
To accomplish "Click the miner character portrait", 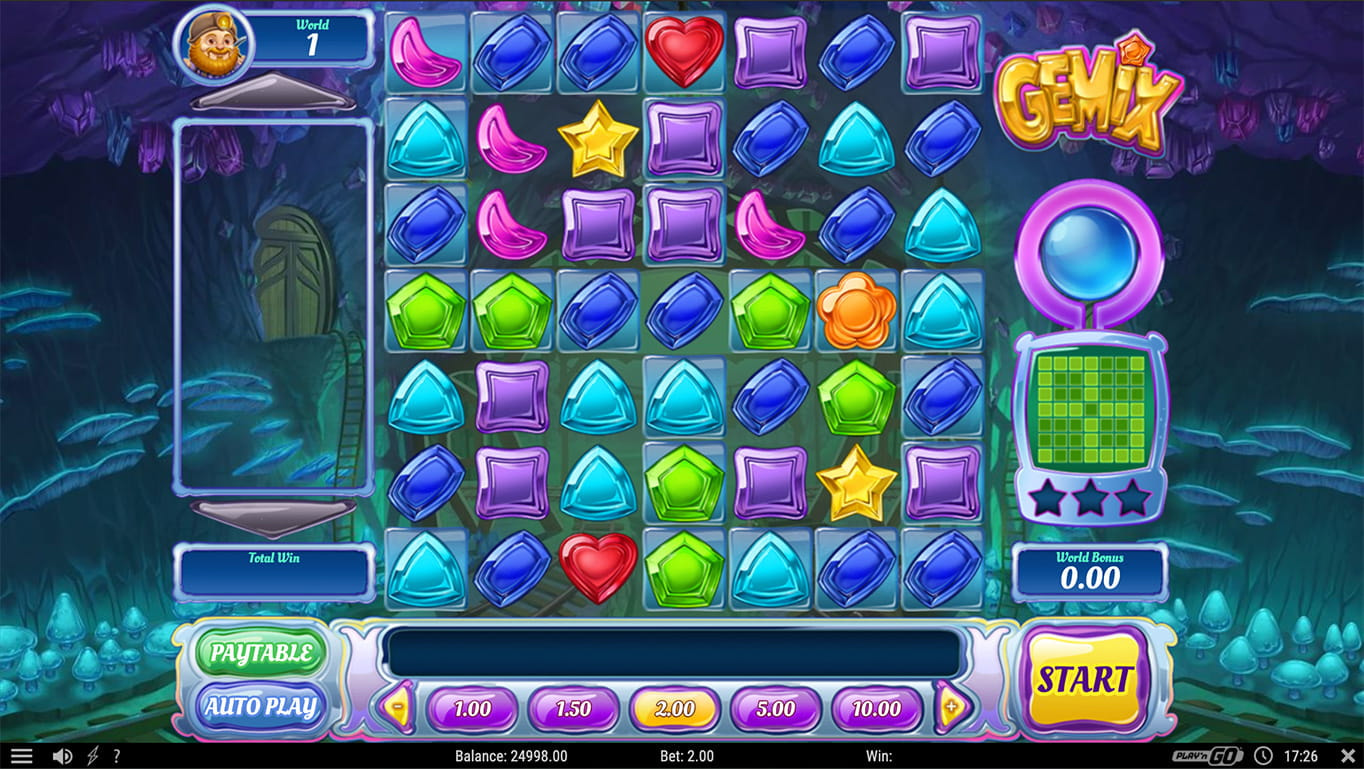I will coord(213,43).
